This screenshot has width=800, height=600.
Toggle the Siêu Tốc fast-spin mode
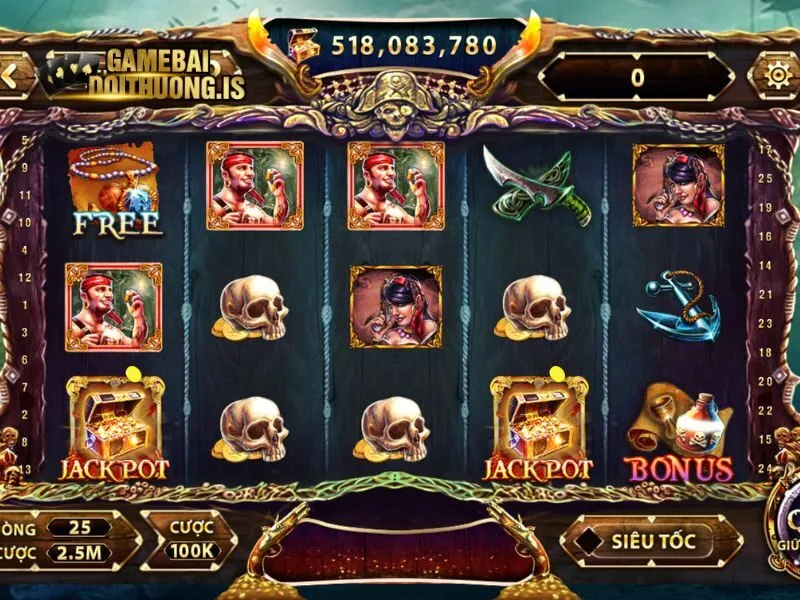[654, 541]
